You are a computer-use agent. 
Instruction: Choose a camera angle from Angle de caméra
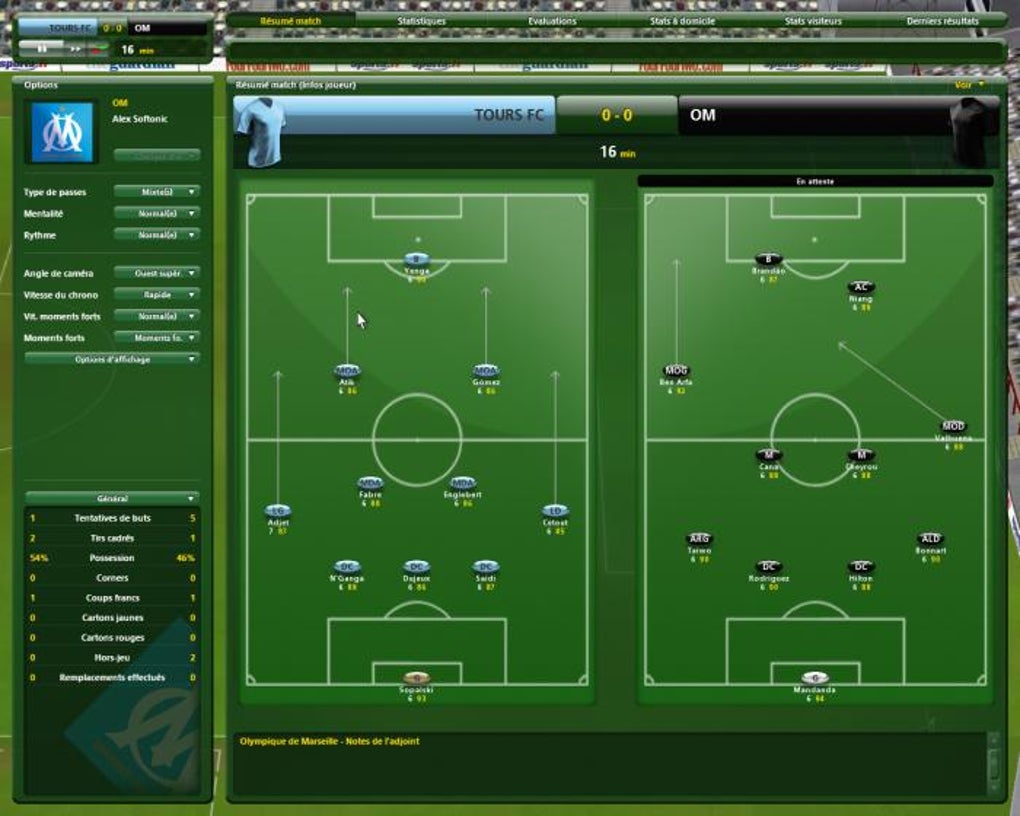click(x=156, y=273)
